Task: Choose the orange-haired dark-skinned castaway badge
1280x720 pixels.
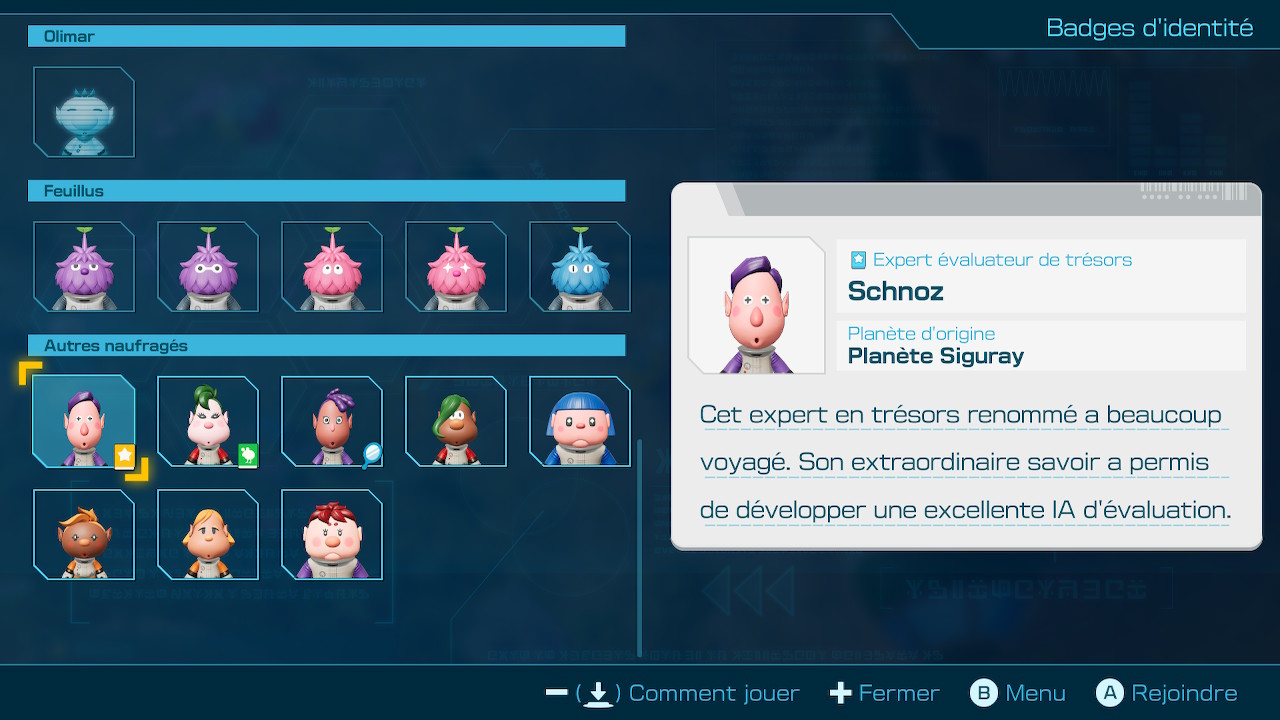Action: pos(84,534)
